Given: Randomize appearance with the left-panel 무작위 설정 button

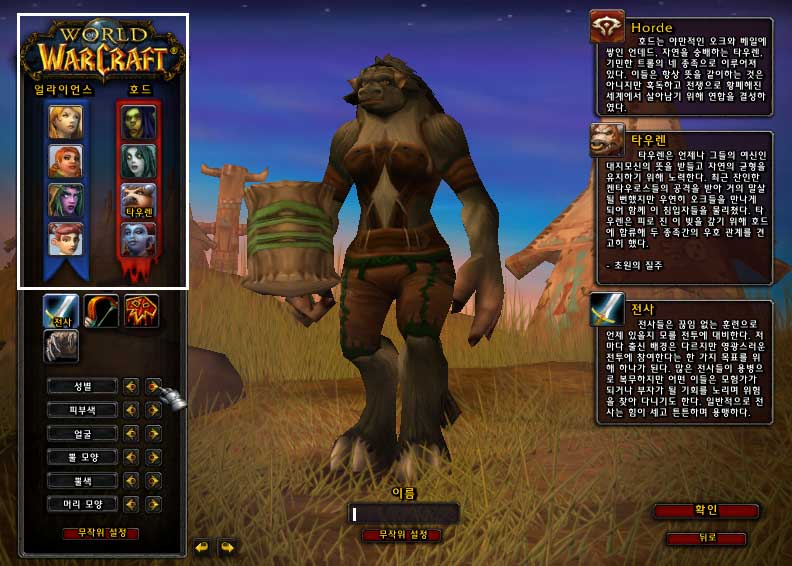Looking at the screenshot, I should (100, 533).
